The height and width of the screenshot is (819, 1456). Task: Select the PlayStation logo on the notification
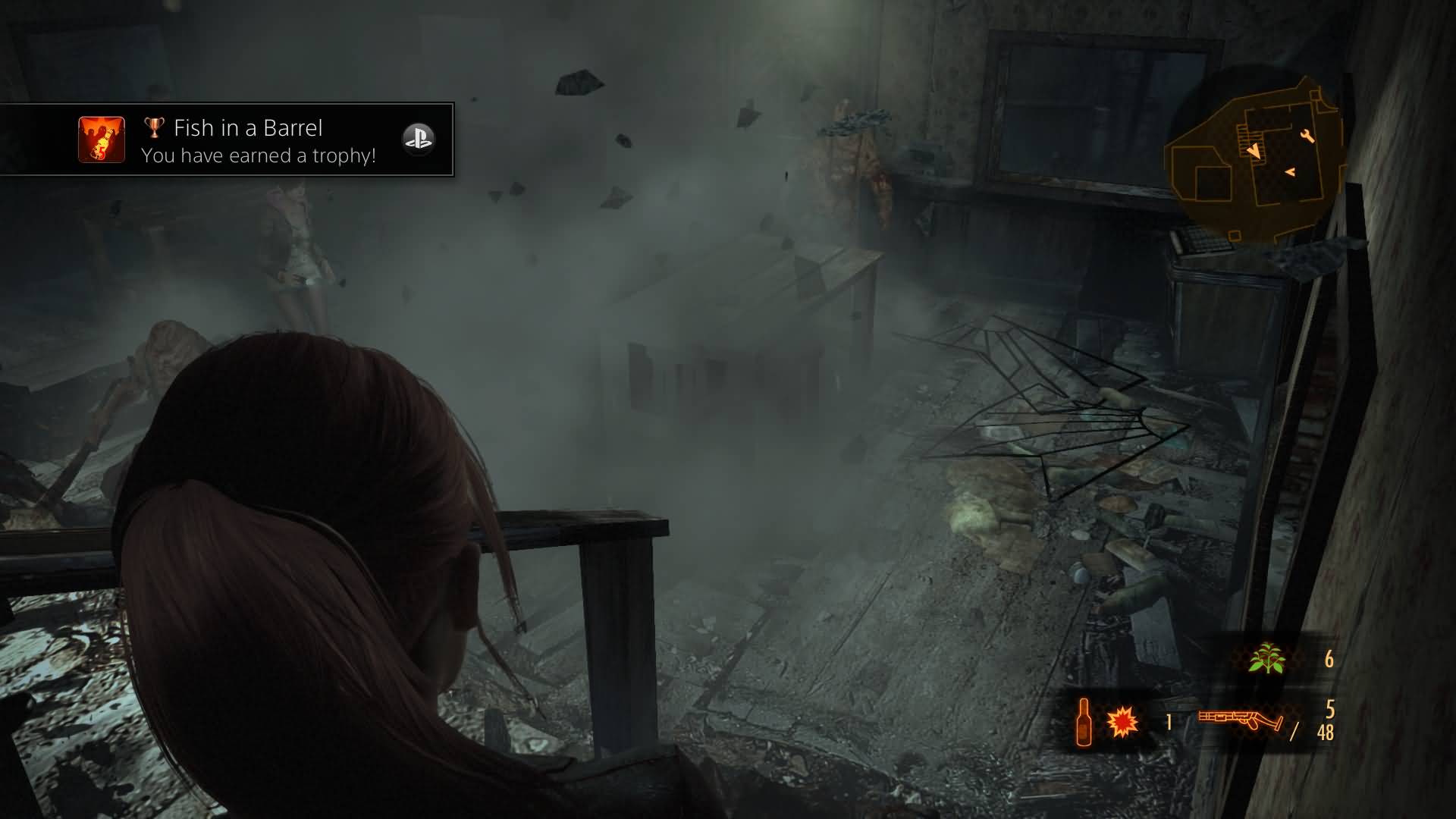click(x=418, y=140)
